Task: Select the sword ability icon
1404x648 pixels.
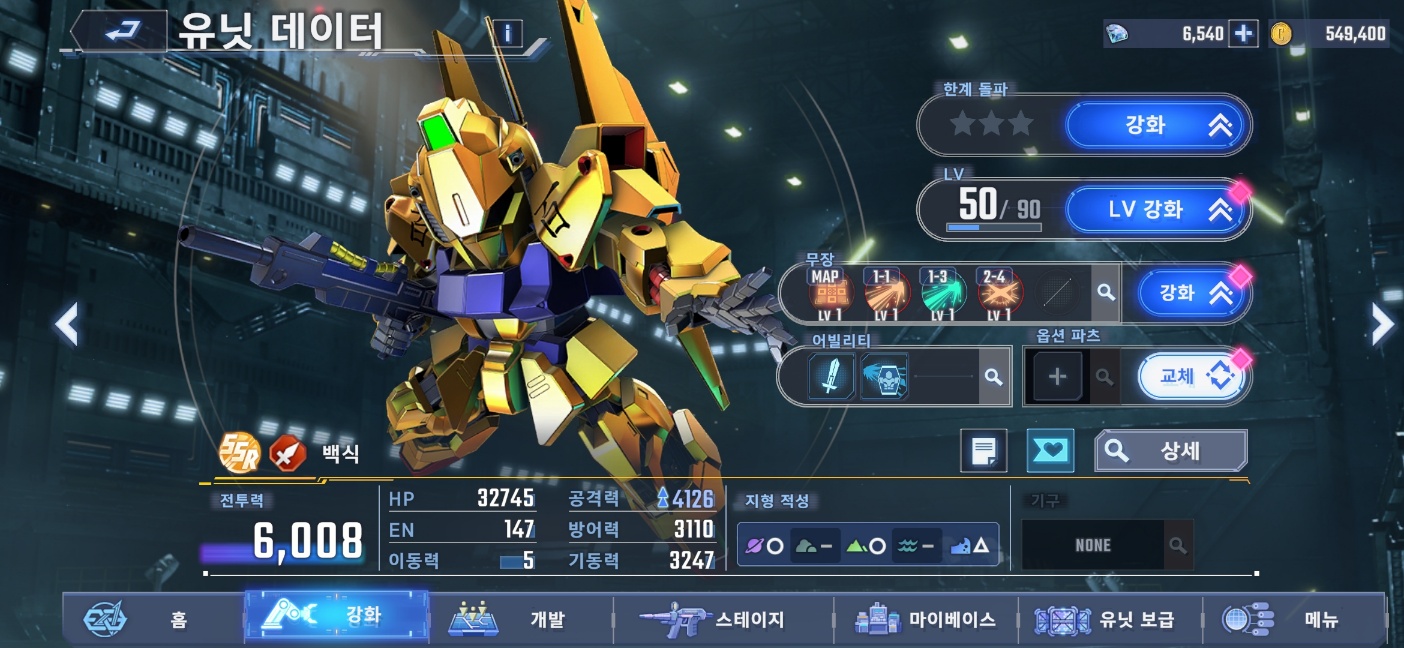Action: click(x=832, y=376)
